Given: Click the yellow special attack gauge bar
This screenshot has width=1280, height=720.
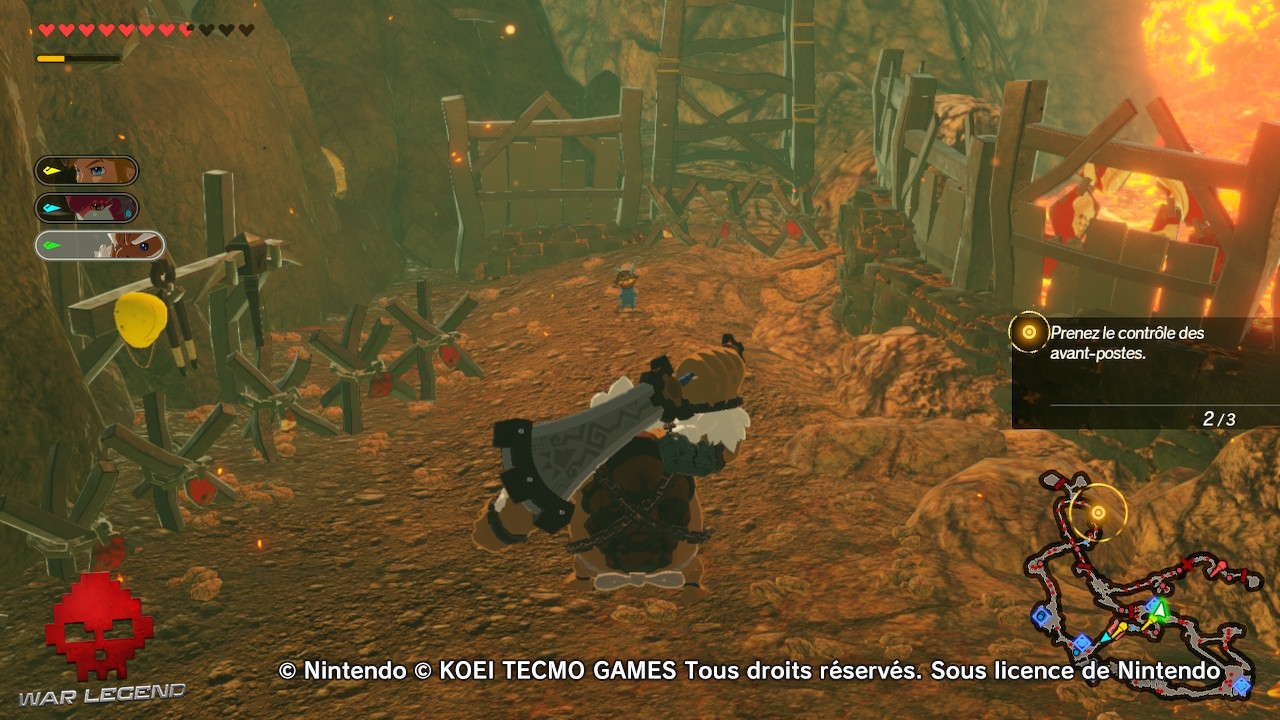Looking at the screenshot, I should (50, 59).
